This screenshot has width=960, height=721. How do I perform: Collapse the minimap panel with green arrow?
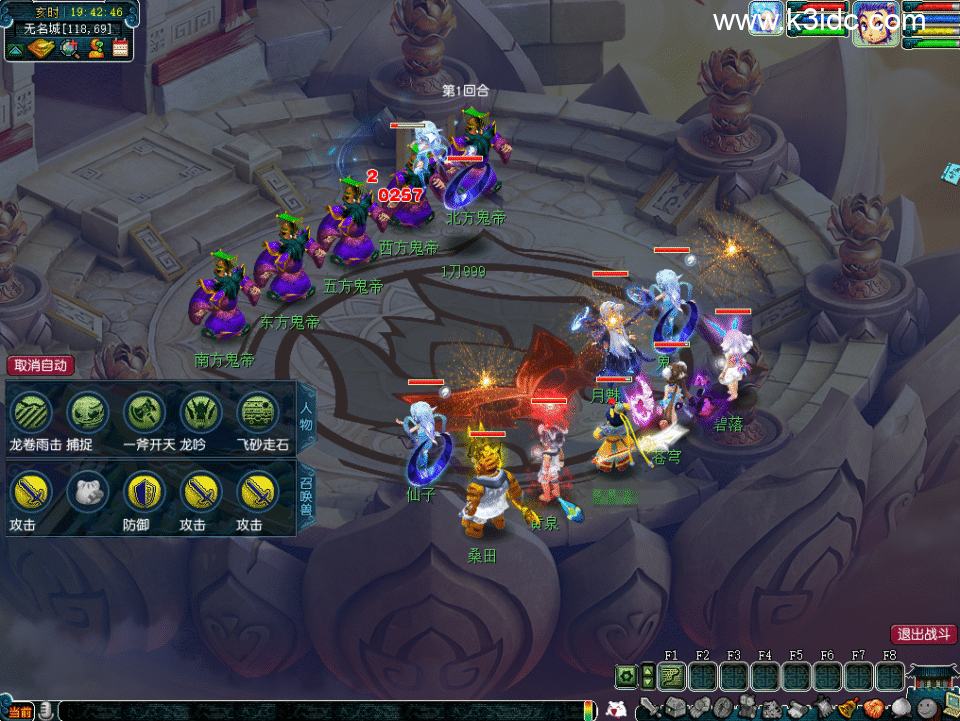point(17,47)
